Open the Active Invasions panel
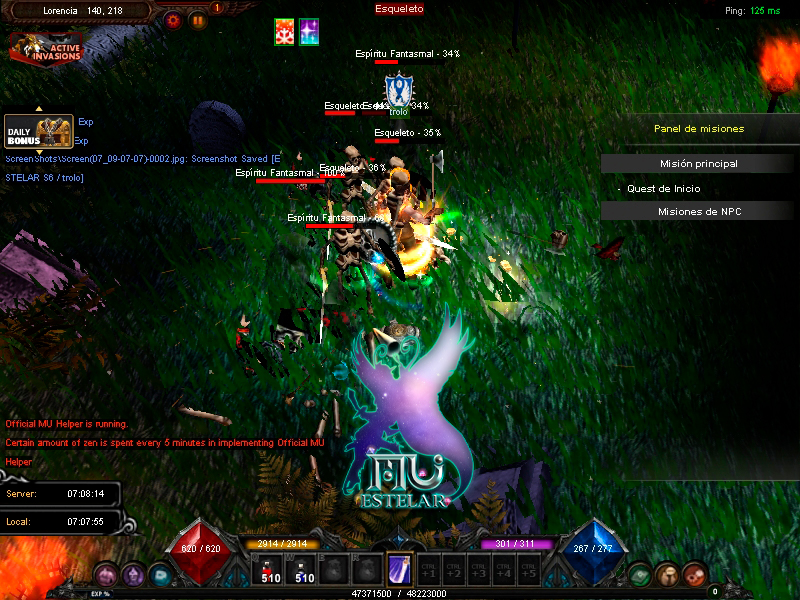This screenshot has width=800, height=600. pyautogui.click(x=46, y=47)
